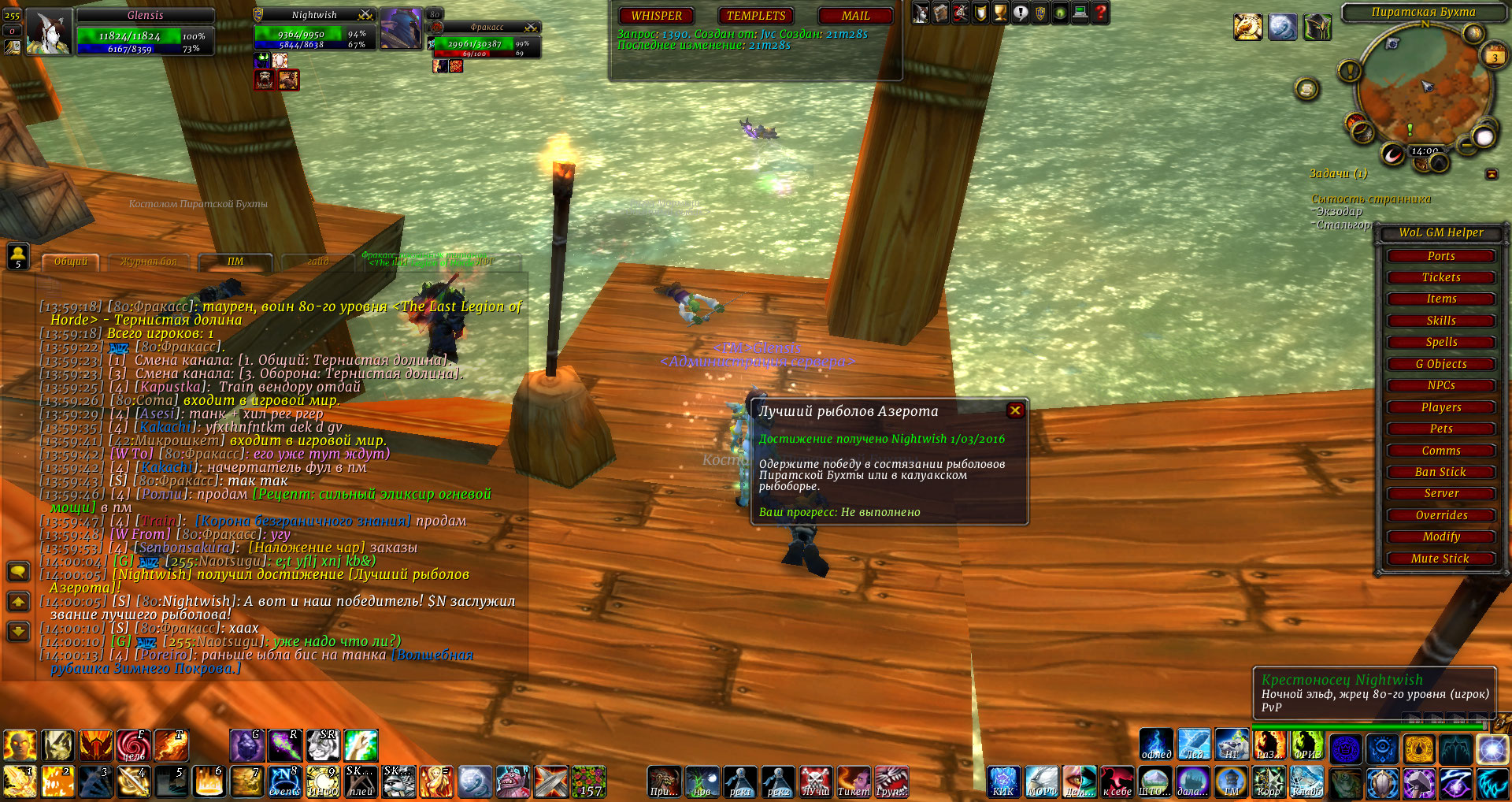Open the Журнал боя tab

click(x=148, y=262)
